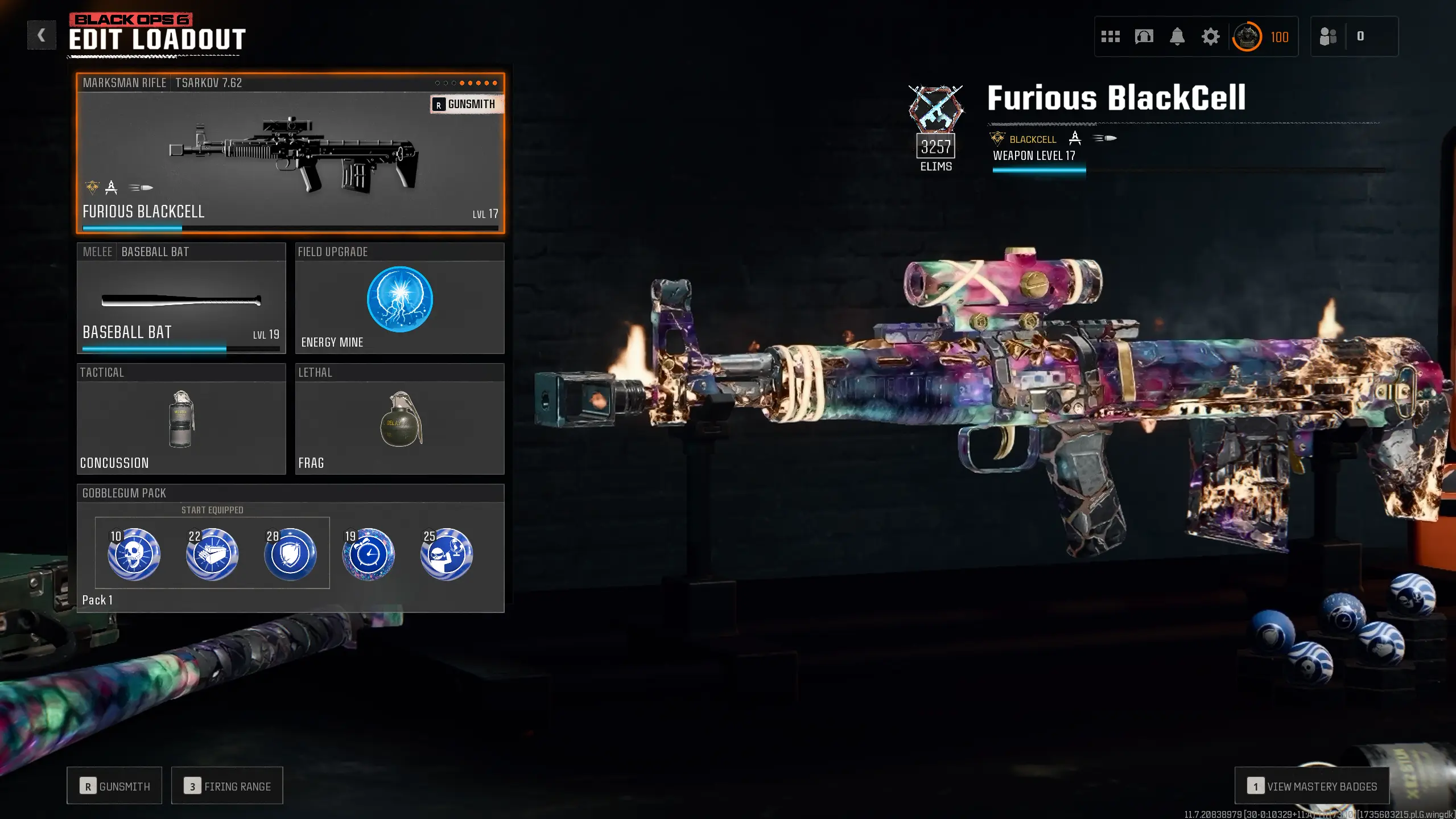The height and width of the screenshot is (819, 1456).
Task: Select the shield gobblegum numbered 28
Action: 290,554
